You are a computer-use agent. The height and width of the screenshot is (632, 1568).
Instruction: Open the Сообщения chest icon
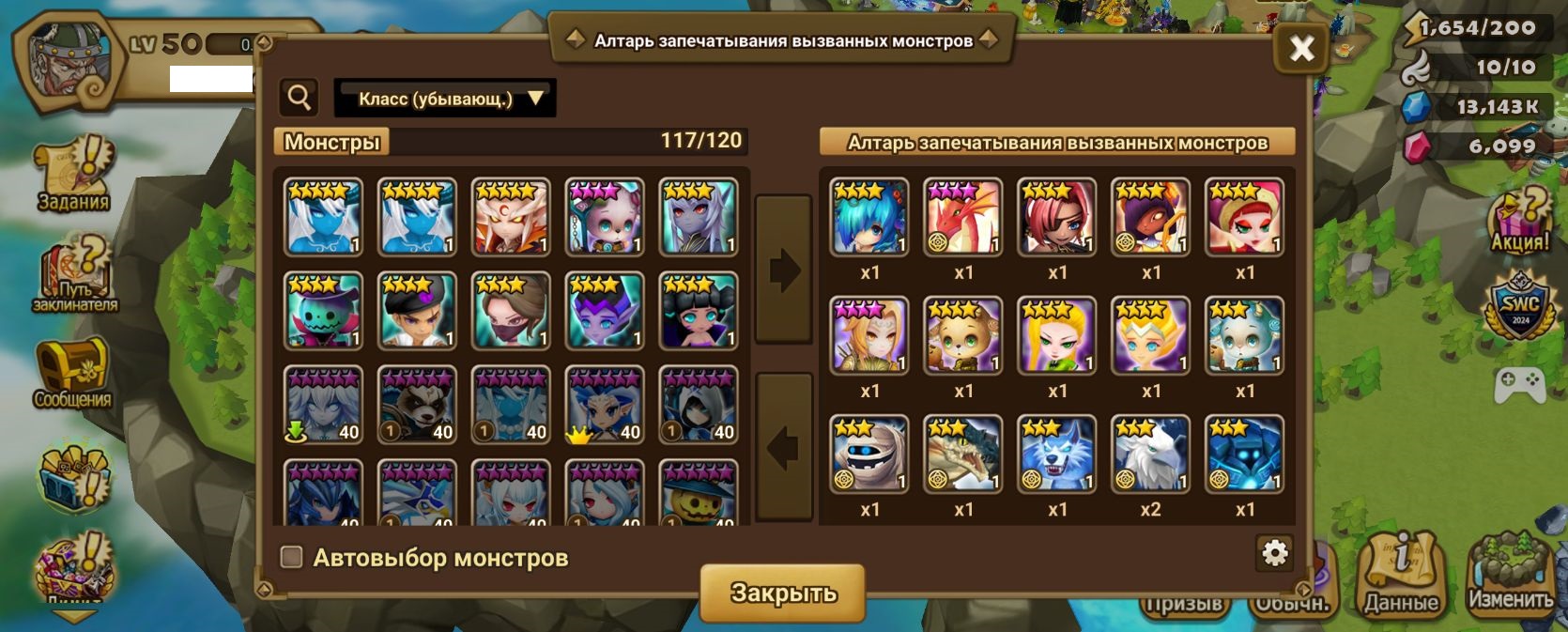click(x=72, y=373)
